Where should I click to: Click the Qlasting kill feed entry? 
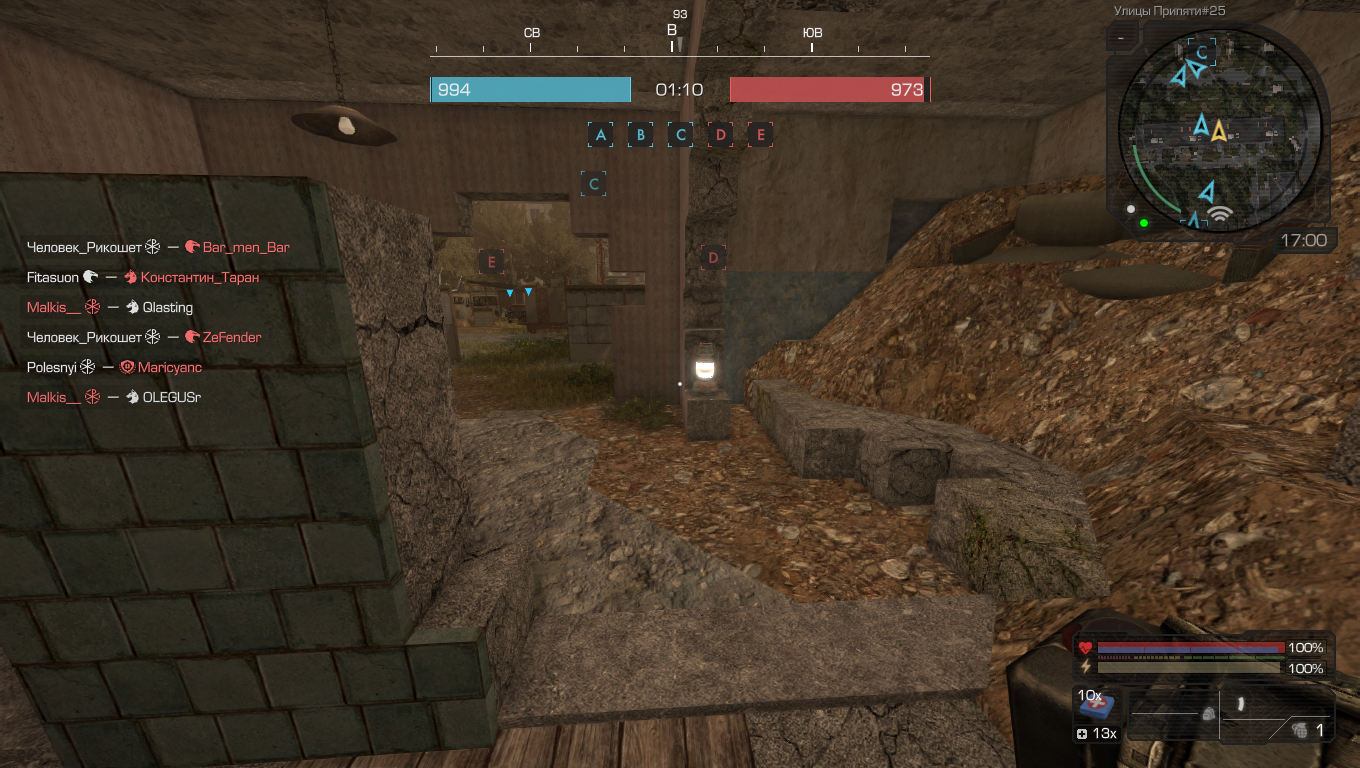pos(167,307)
